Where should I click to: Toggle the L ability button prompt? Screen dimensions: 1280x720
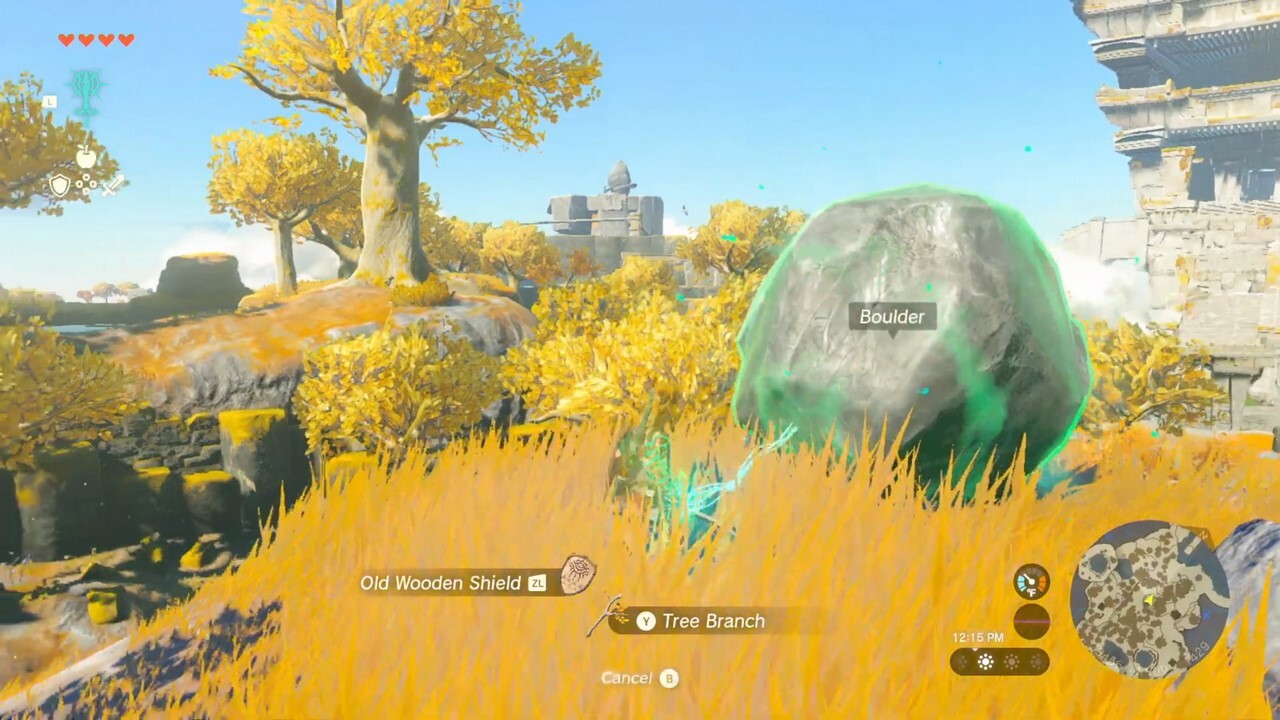pyautogui.click(x=49, y=100)
